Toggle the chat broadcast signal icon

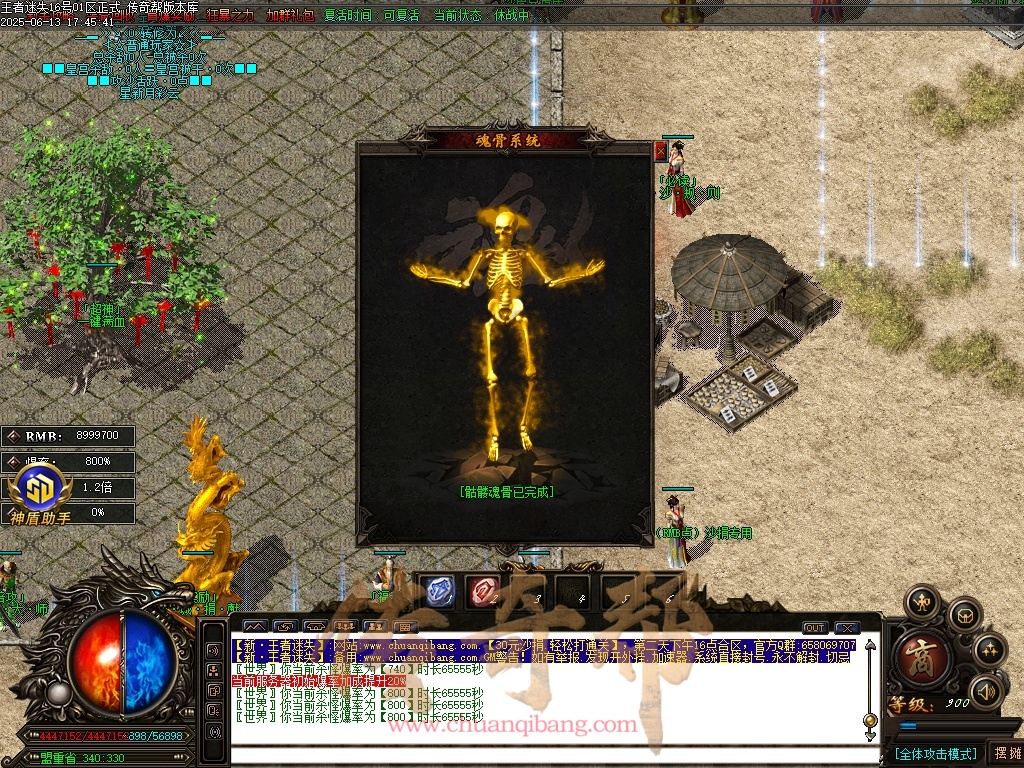click(x=214, y=732)
